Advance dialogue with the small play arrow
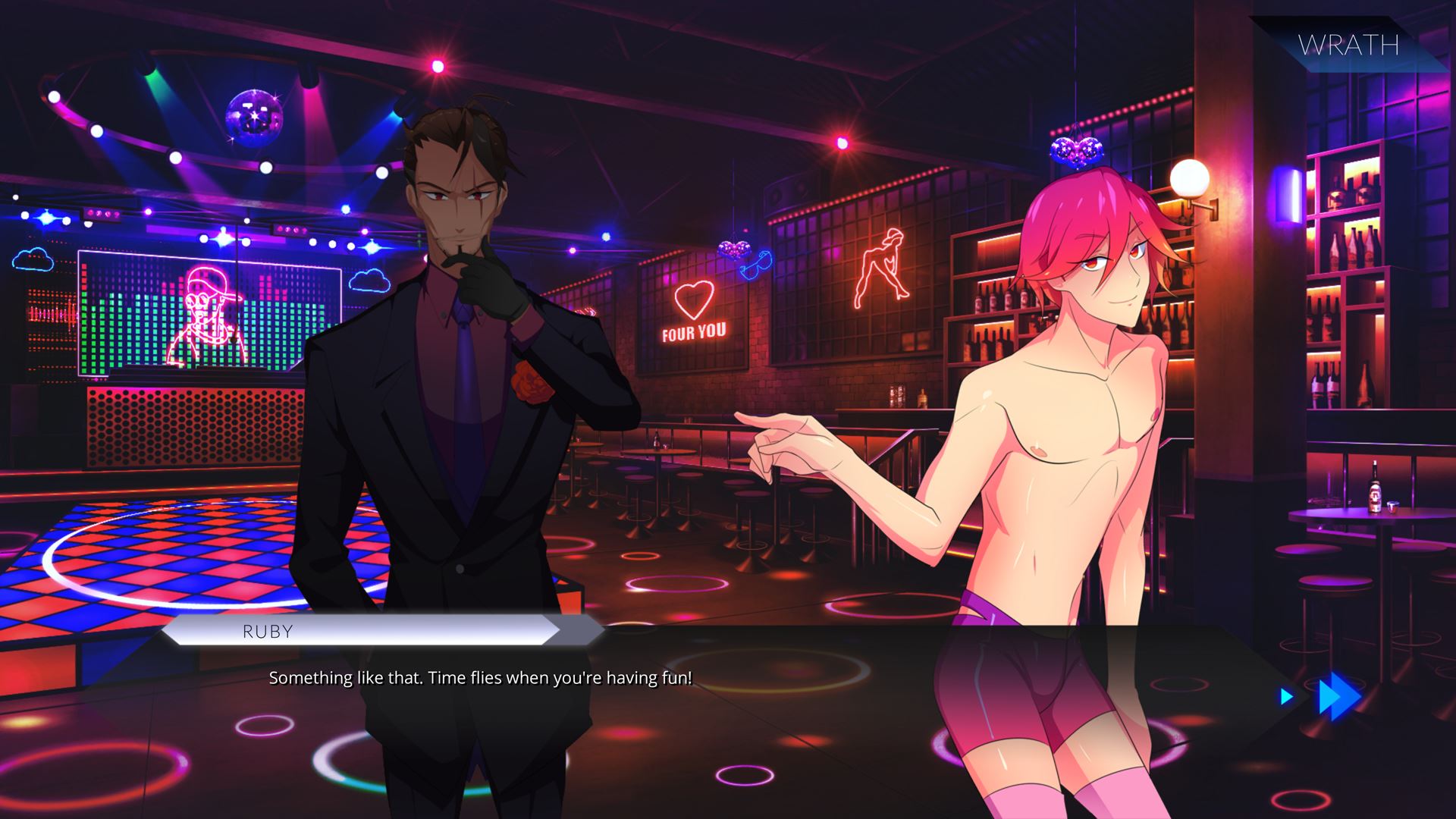Viewport: 1456px width, 819px height. pos(1286,696)
